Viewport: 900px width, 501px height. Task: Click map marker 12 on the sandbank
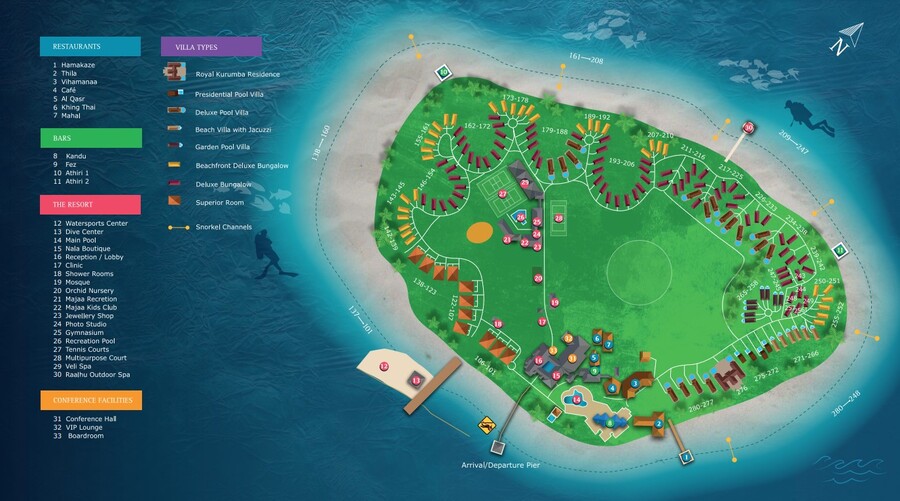(384, 367)
